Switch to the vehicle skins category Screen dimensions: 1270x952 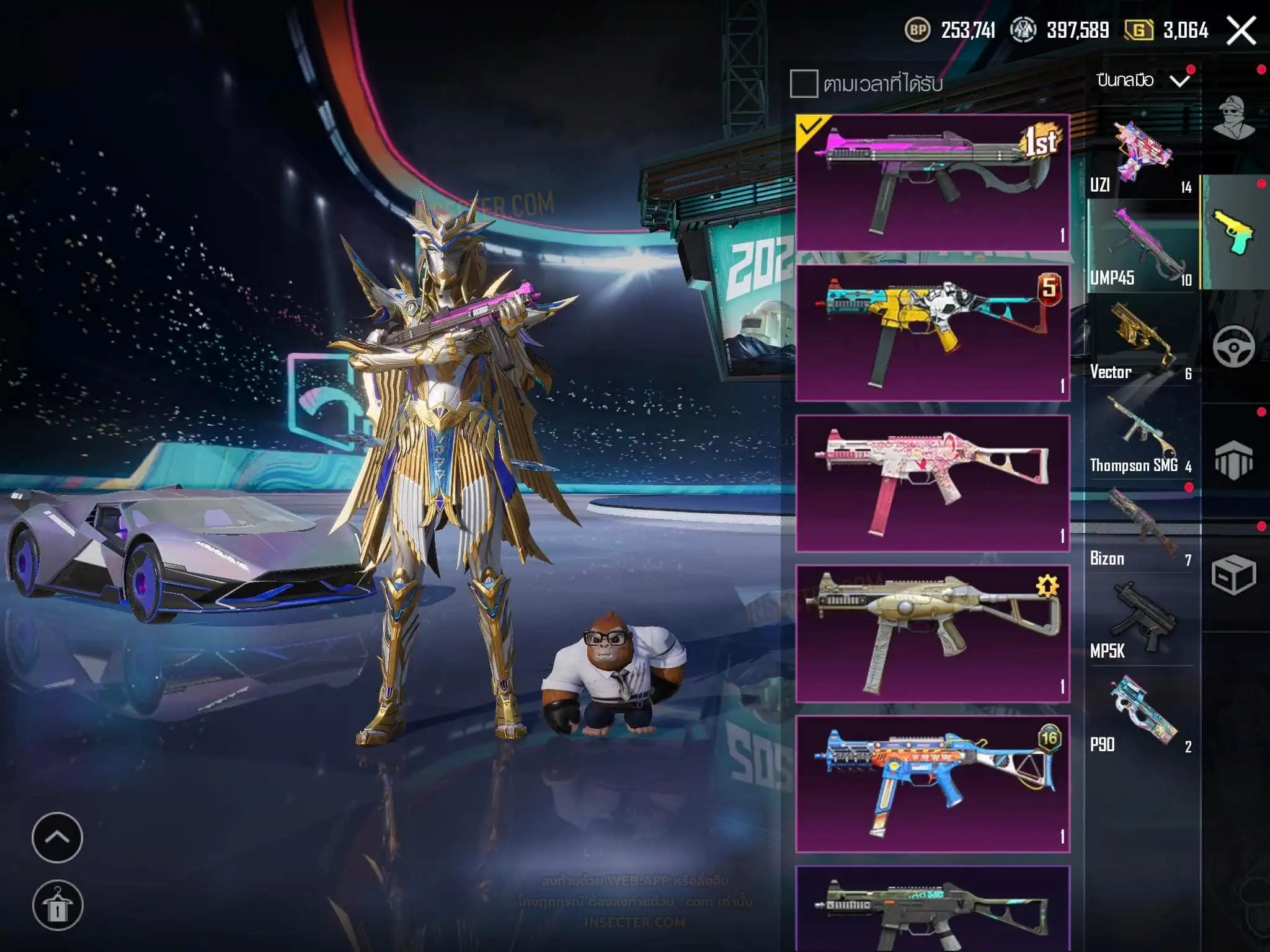[x=1234, y=347]
